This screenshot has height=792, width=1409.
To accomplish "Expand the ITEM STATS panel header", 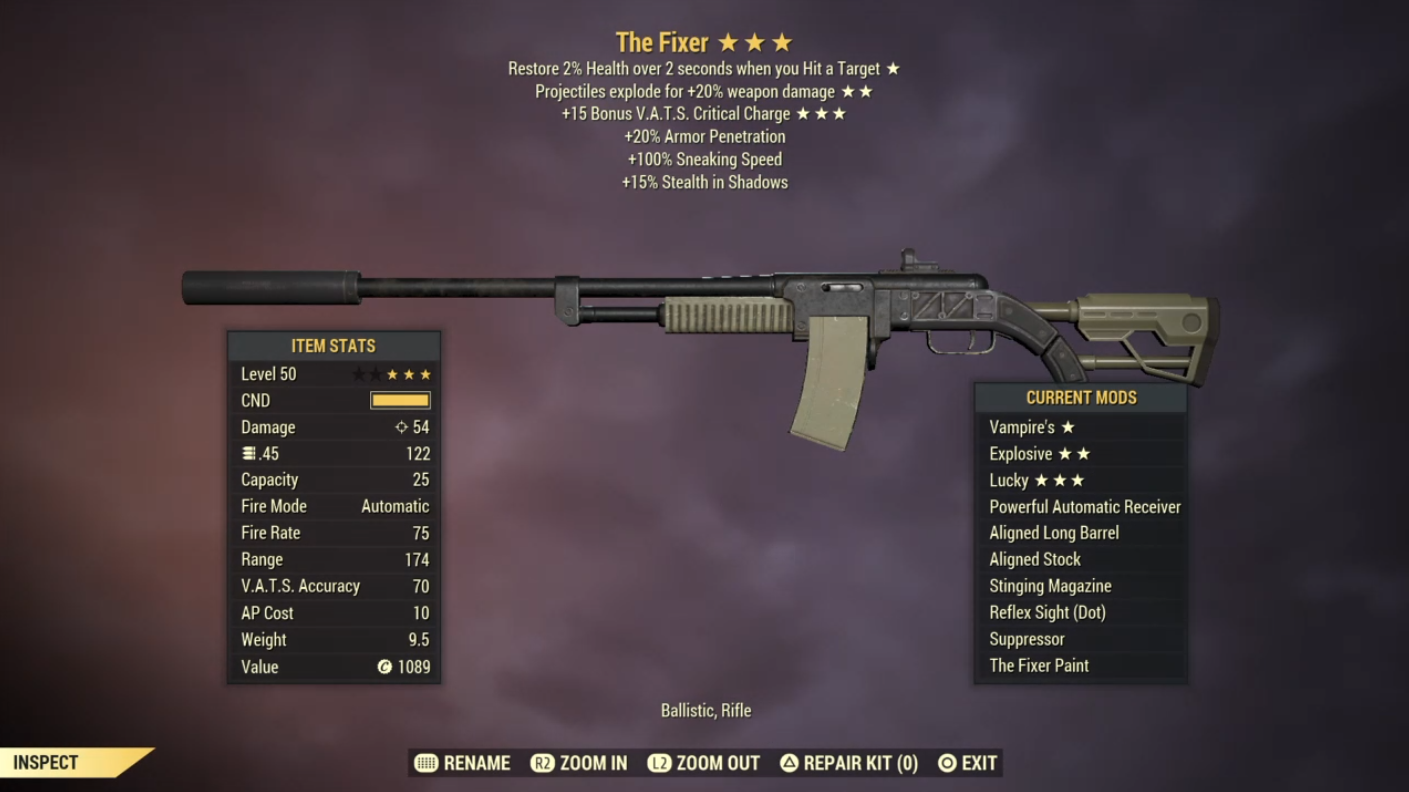I will point(332,345).
